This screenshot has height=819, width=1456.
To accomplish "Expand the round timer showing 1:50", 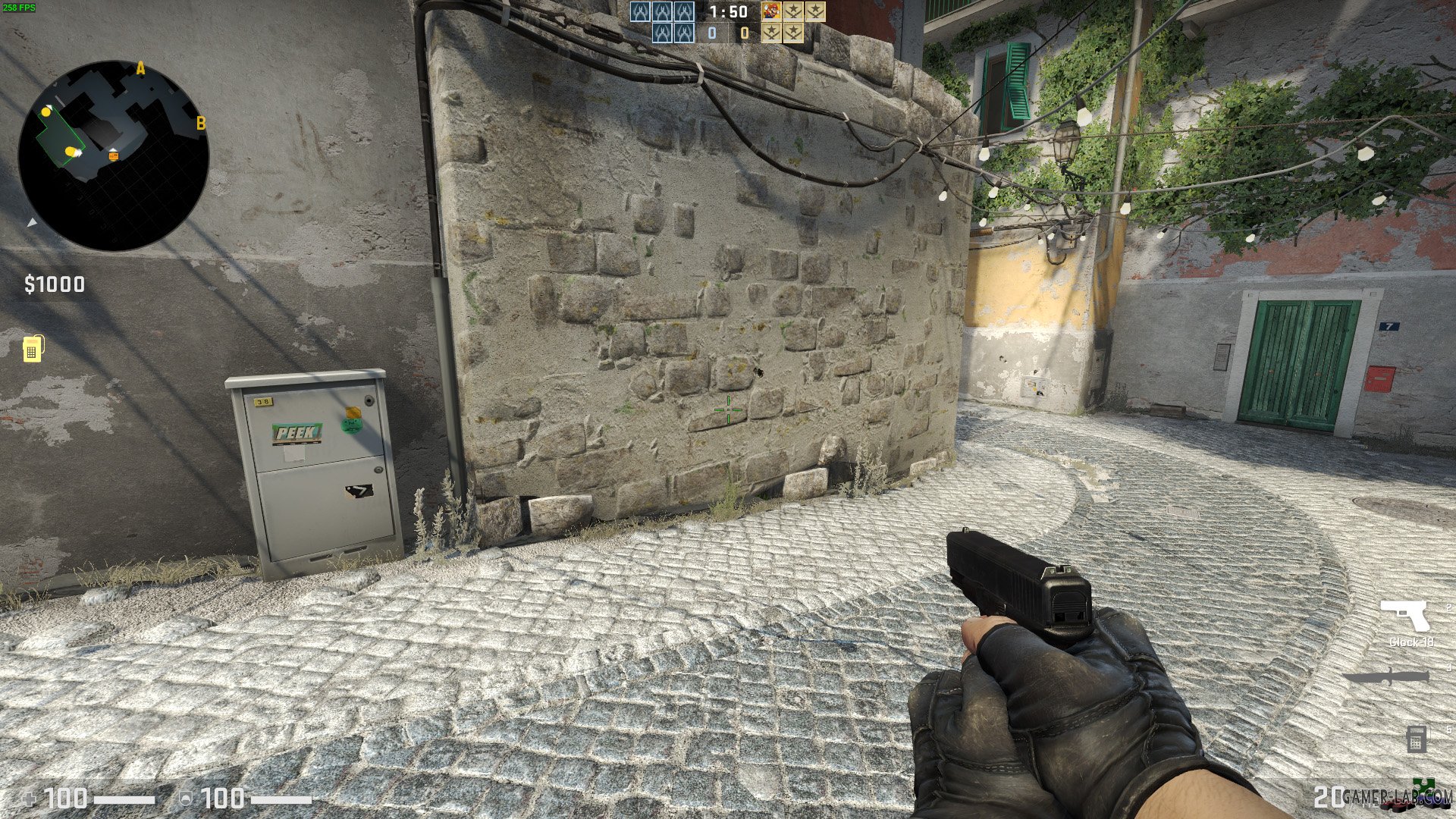I will [728, 13].
